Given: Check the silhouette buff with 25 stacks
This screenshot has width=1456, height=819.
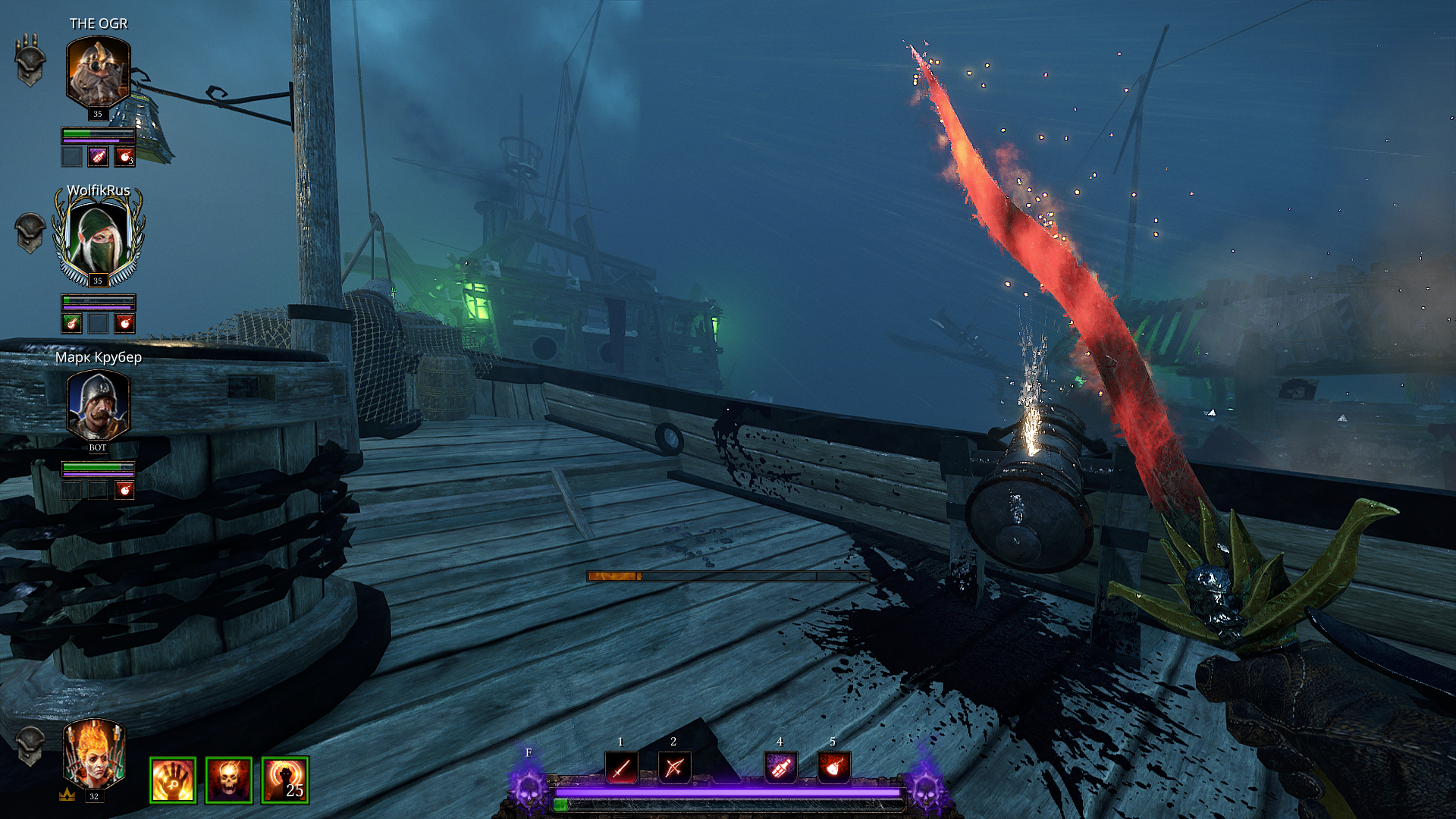Looking at the screenshot, I should [x=285, y=780].
